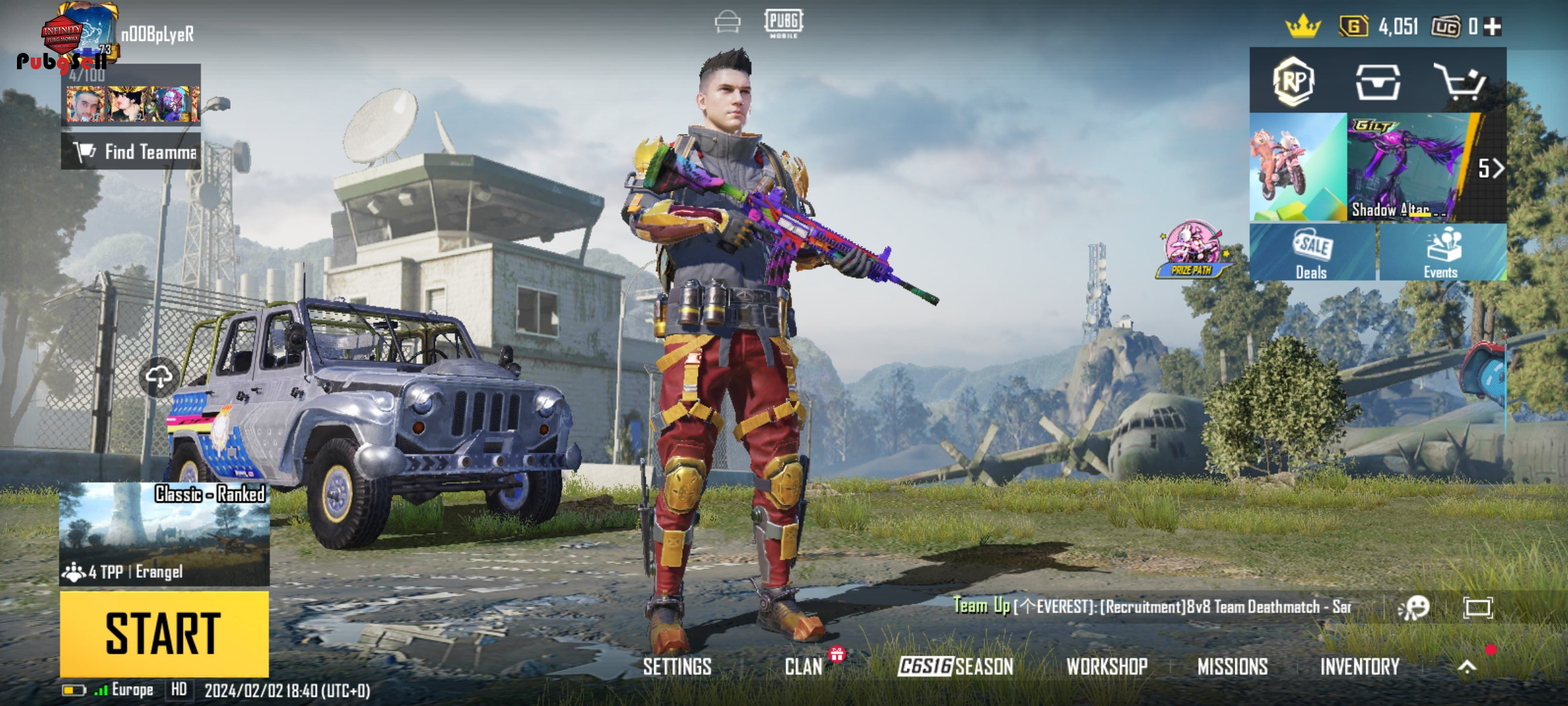The height and width of the screenshot is (706, 1568).
Task: View the Shadow Altar event banner
Action: 1405,167
